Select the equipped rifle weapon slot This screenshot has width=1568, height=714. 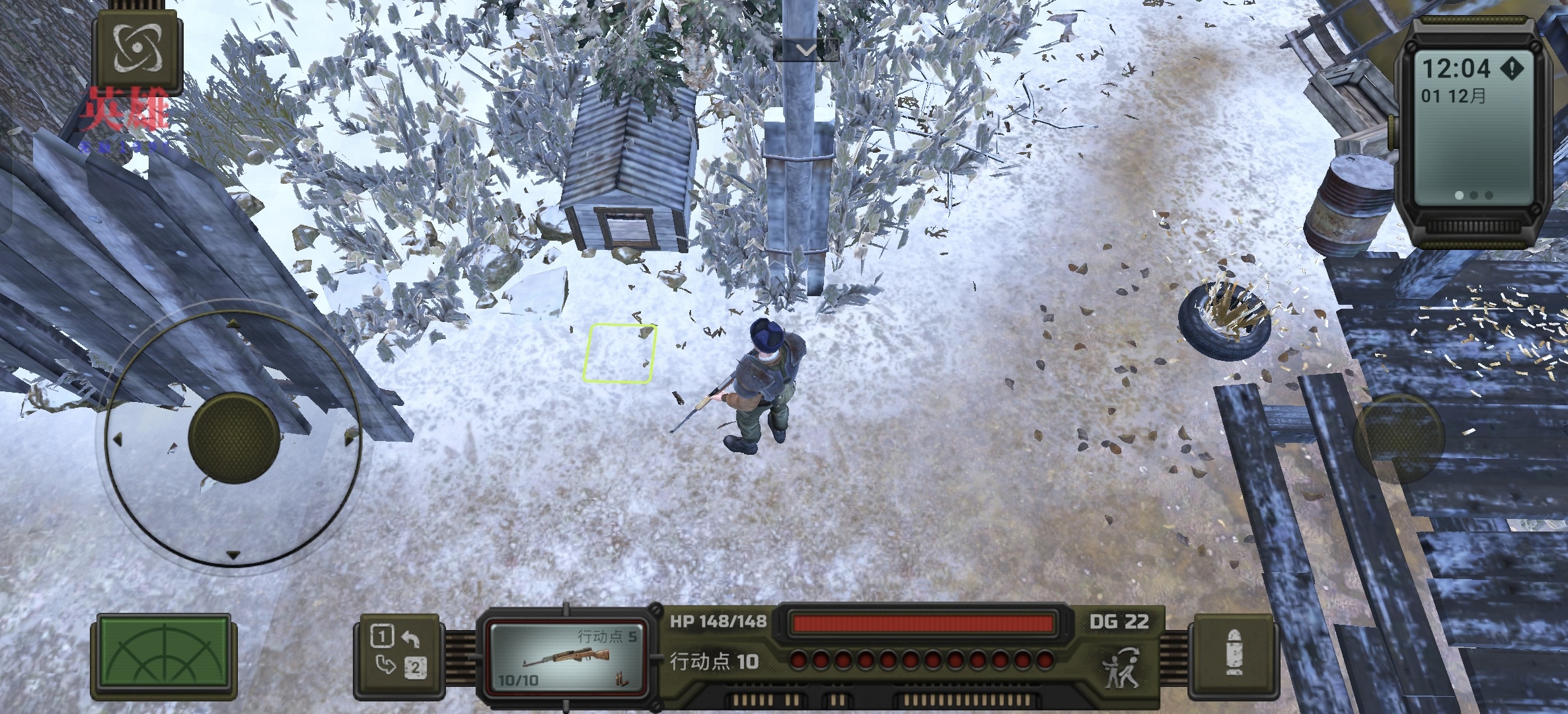click(566, 658)
